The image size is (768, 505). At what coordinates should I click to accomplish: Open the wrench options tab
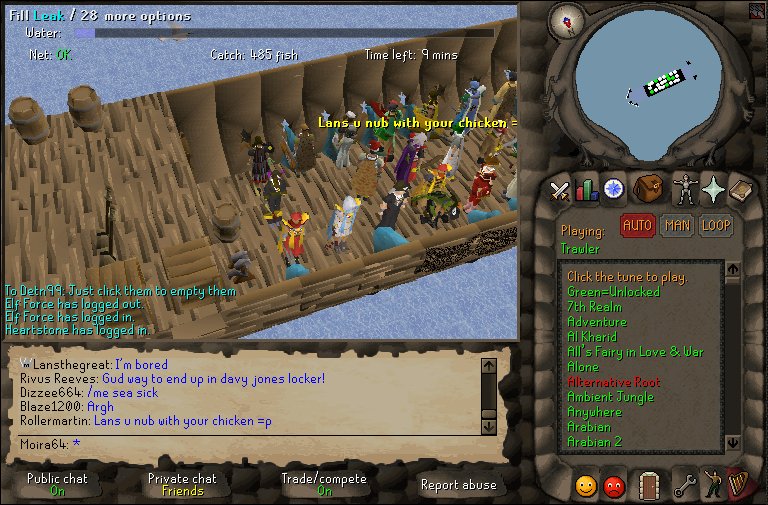685,486
